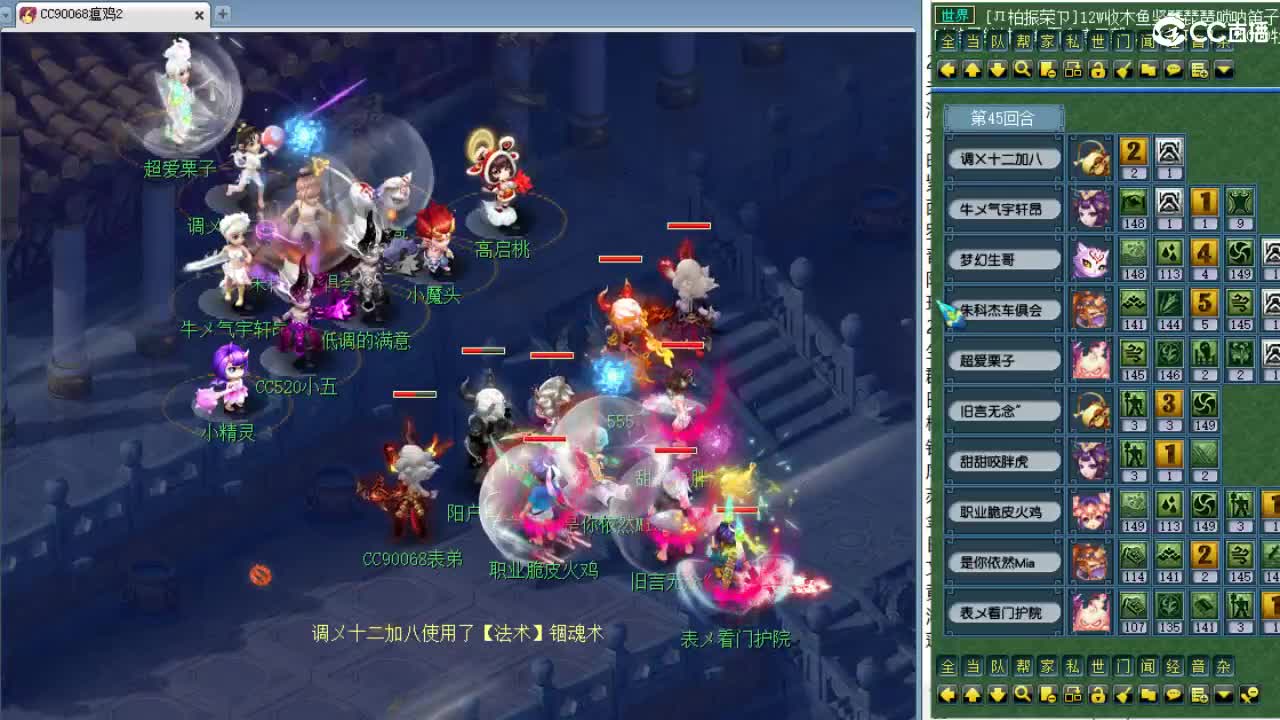
Task: Click 职业脆皮火鸡's pet portrait in the side panel
Action: point(1092,511)
